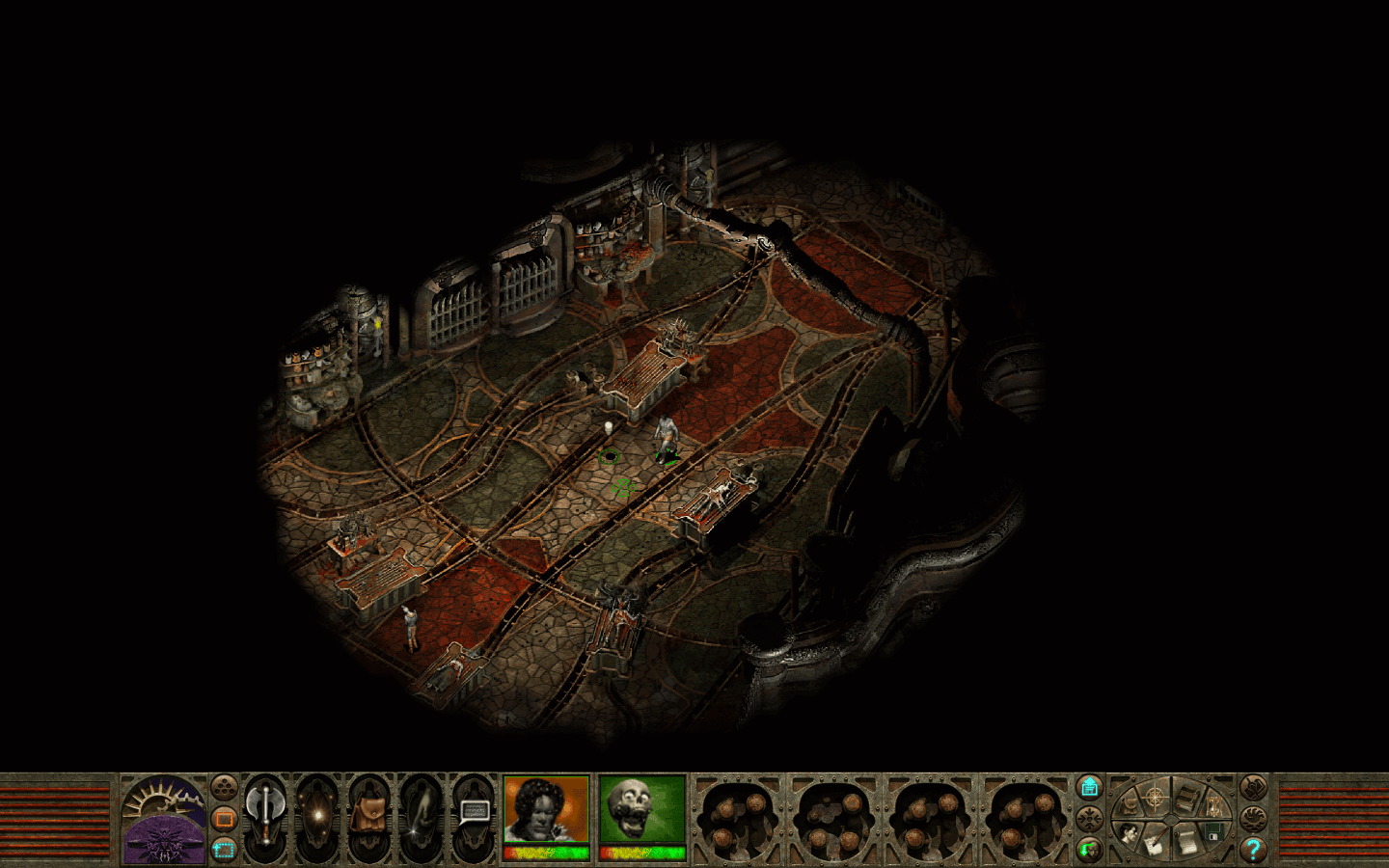
Task: Click the quill and parchment icon
Action: coord(1154,844)
